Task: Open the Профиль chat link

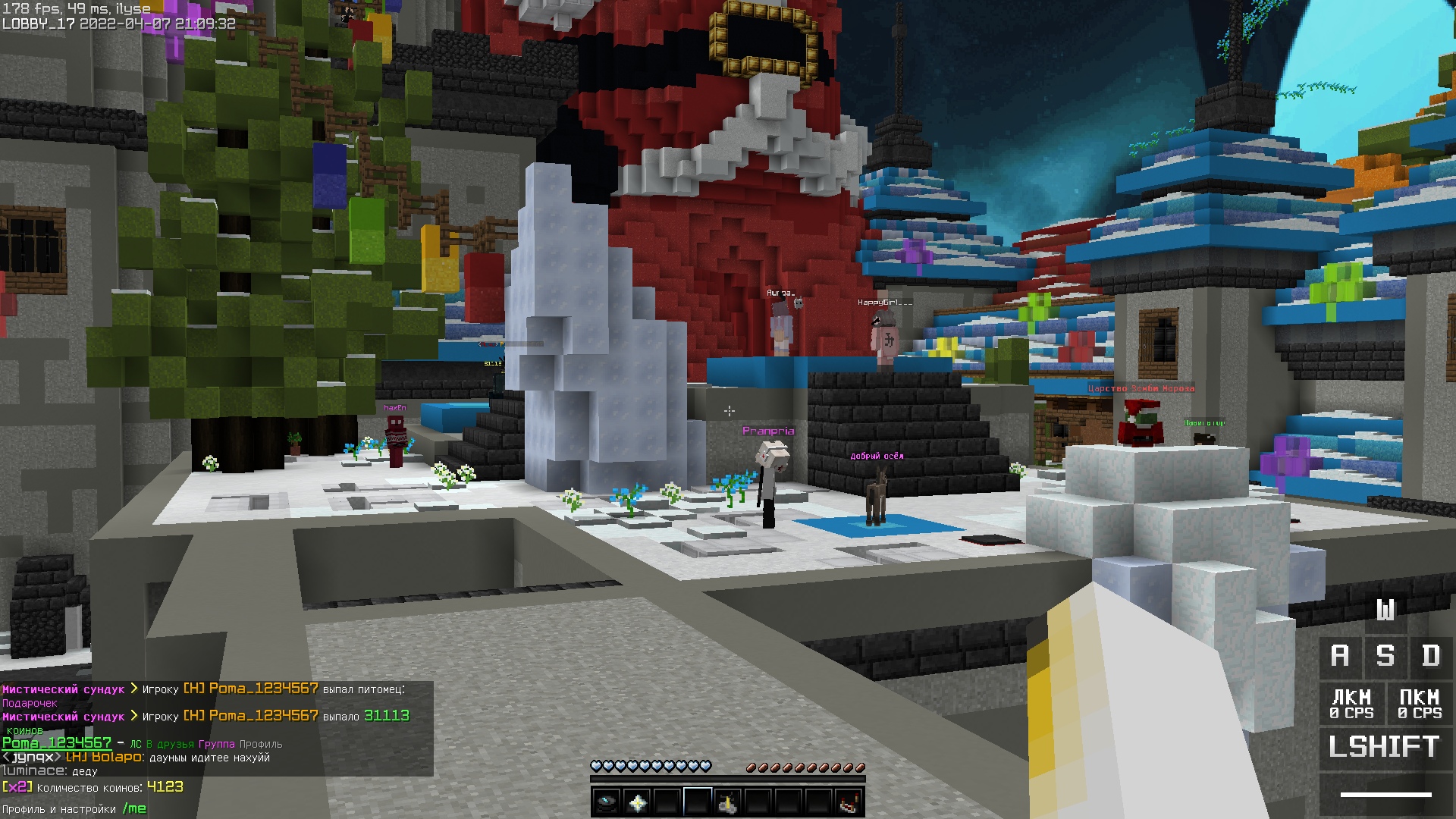Action: [261, 744]
